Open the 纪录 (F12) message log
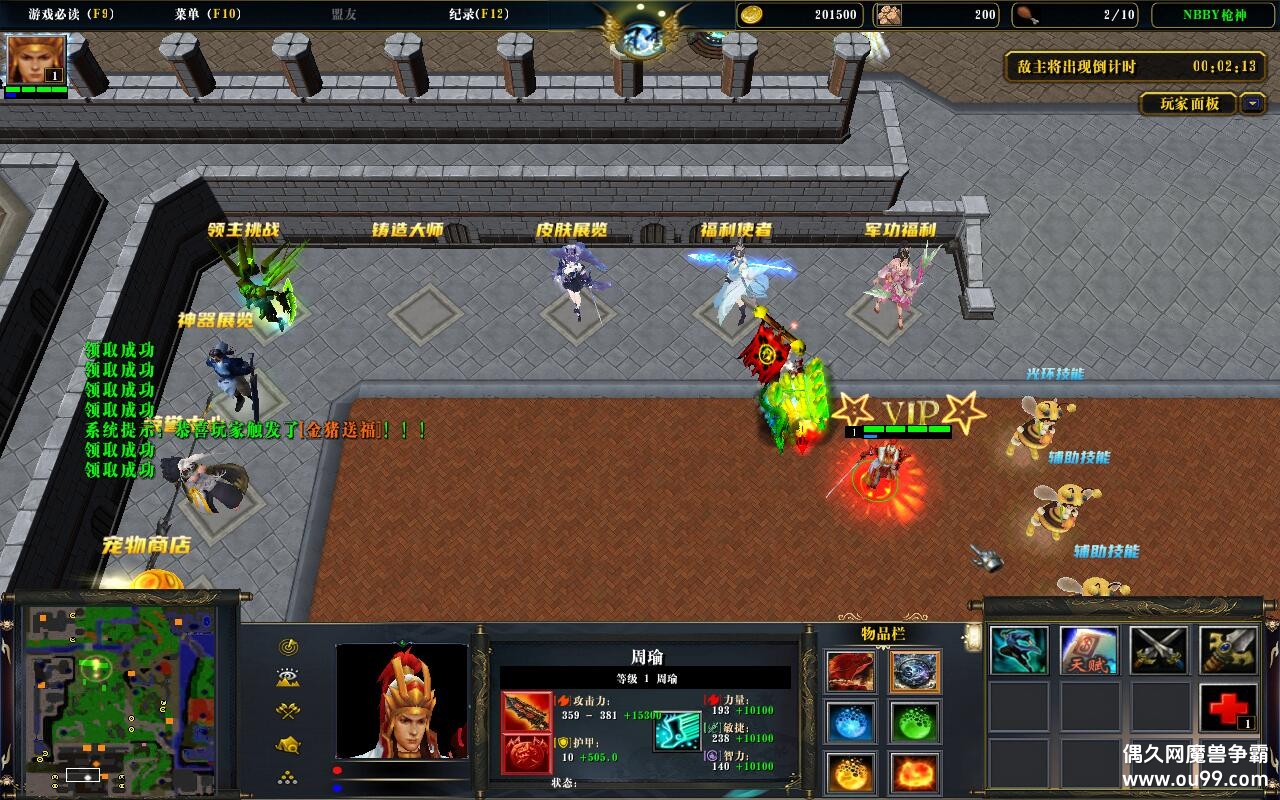The width and height of the screenshot is (1280, 800). (478, 14)
